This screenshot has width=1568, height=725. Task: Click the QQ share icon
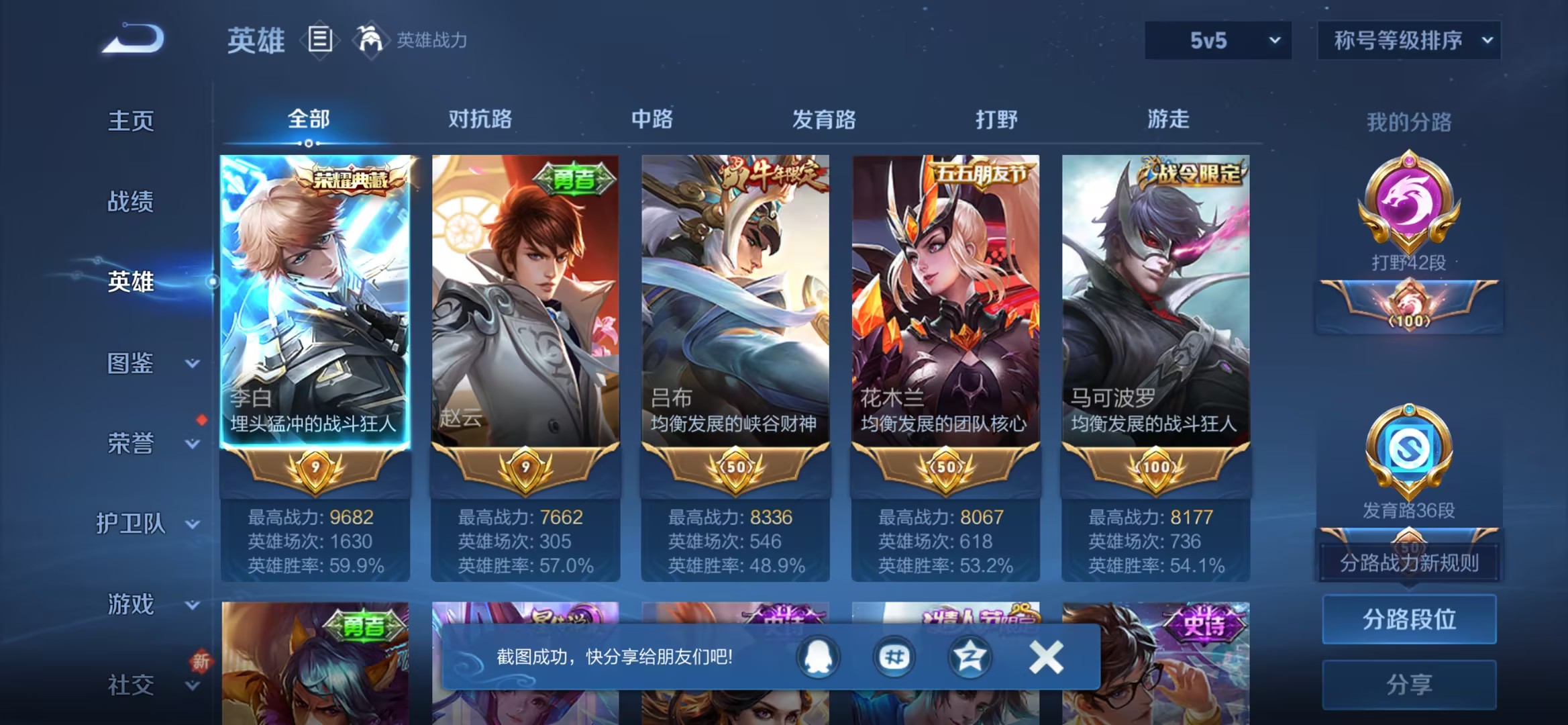point(817,658)
